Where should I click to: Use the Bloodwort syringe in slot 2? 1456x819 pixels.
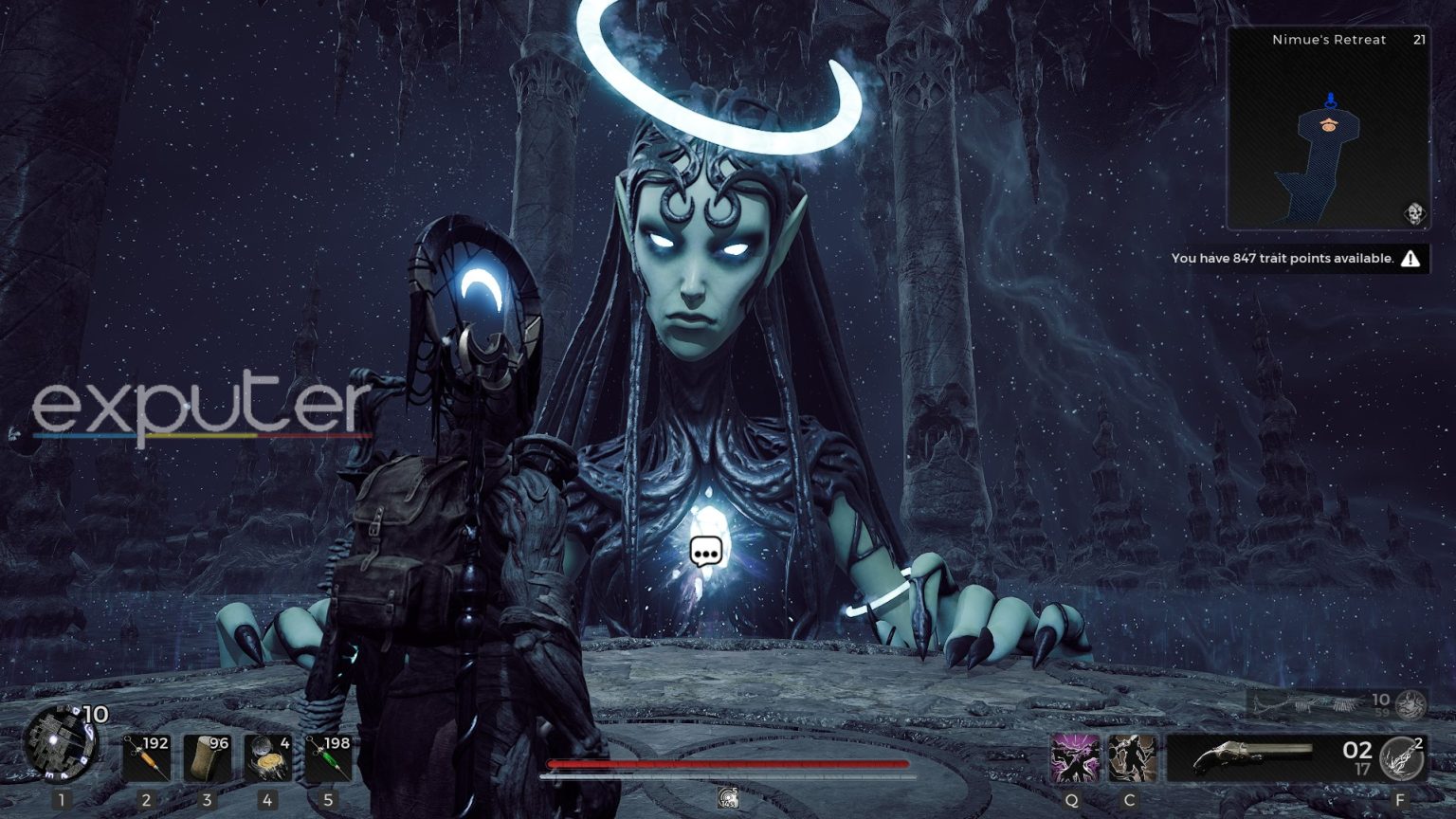click(x=147, y=757)
